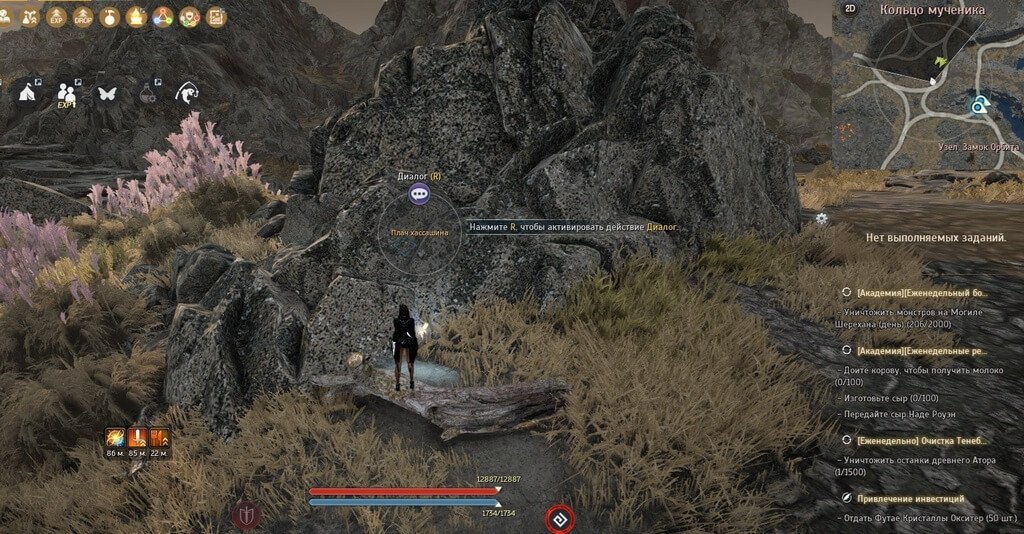Toggle the minimap 2D view button
Screen dimensions: 1024x534
click(851, 10)
